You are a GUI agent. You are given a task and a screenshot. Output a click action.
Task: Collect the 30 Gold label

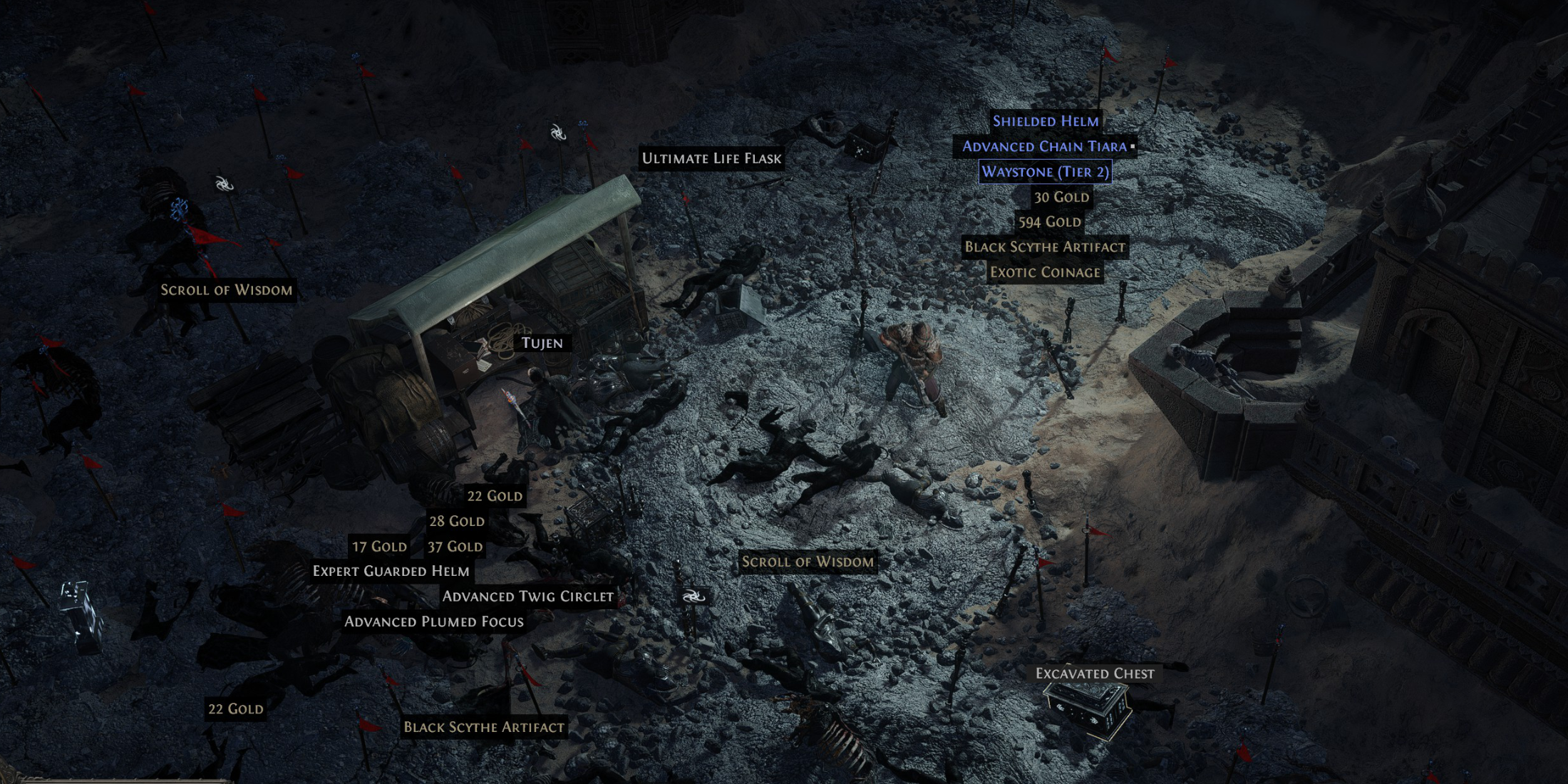(1061, 197)
